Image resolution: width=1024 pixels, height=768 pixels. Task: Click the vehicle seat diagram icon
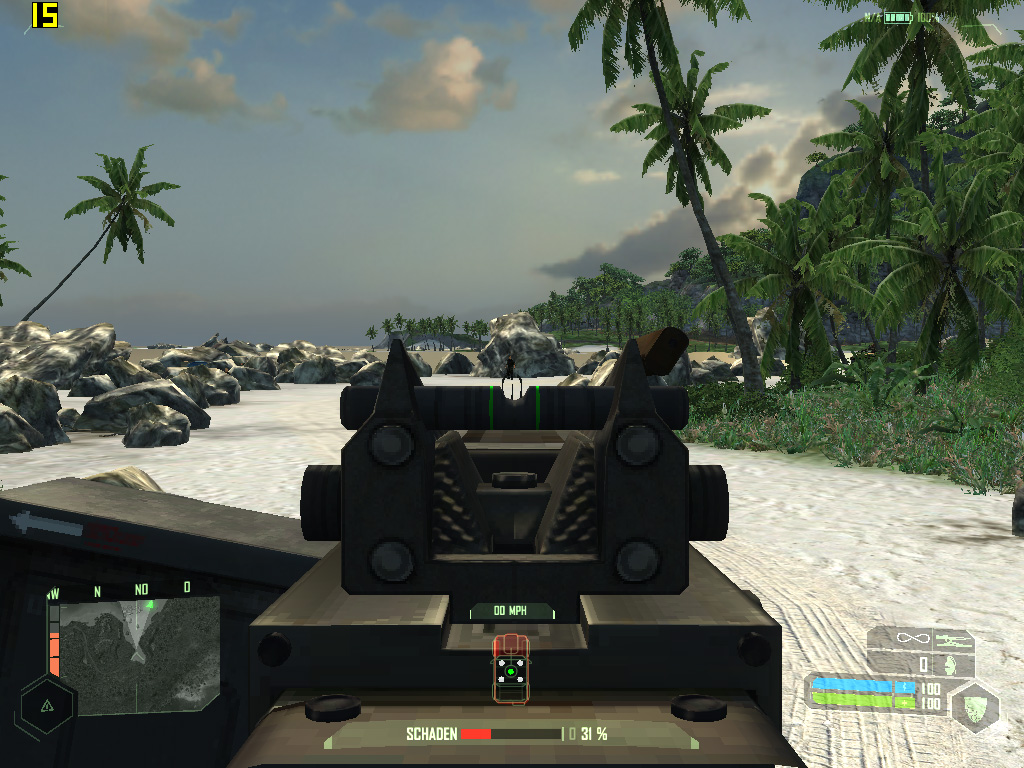click(510, 670)
